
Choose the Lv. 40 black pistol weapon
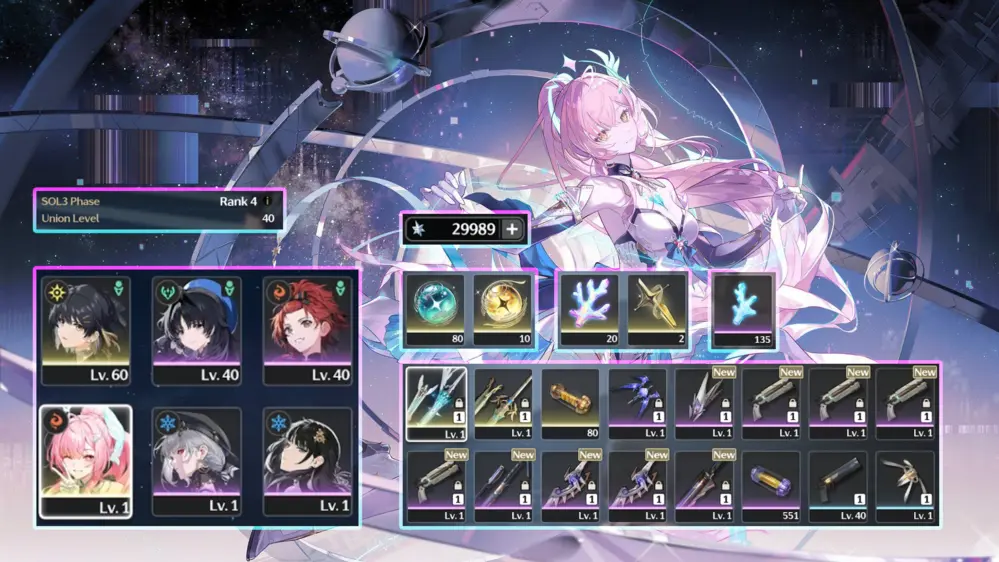tap(839, 486)
